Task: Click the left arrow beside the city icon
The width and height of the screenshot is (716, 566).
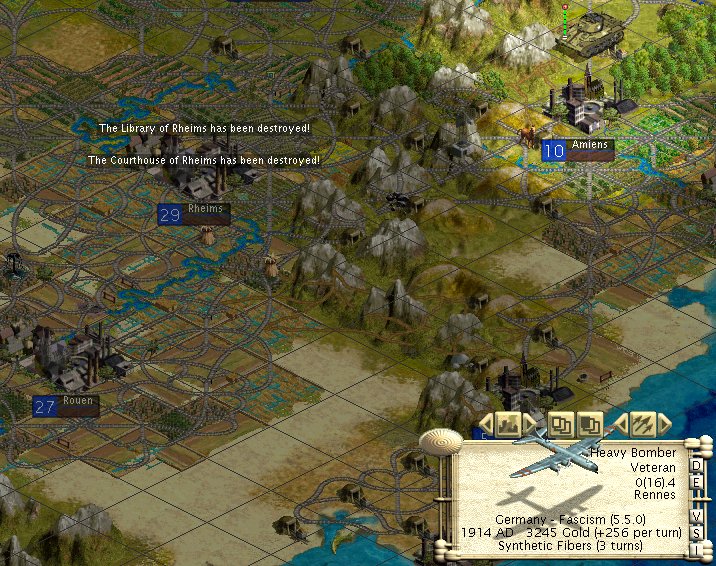Action: [485, 423]
